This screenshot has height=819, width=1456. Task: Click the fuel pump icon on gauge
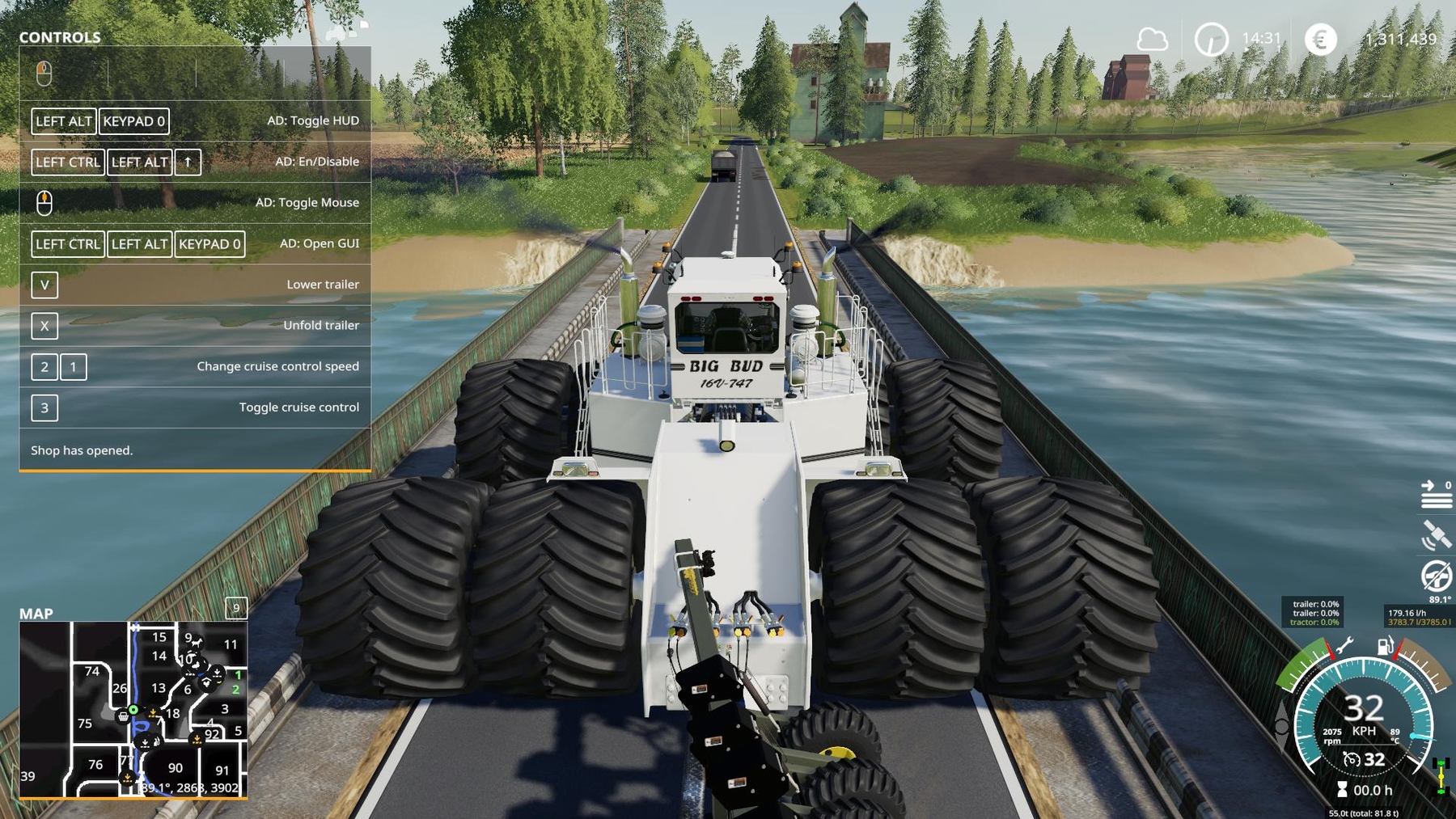tap(1386, 646)
